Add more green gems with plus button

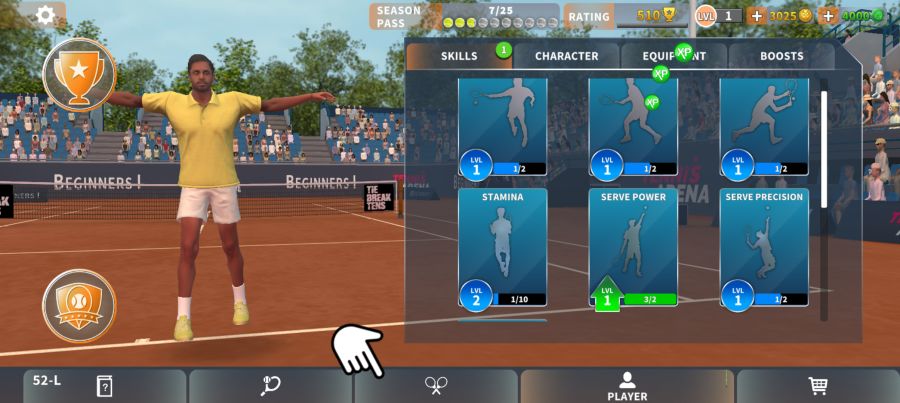(x=828, y=16)
